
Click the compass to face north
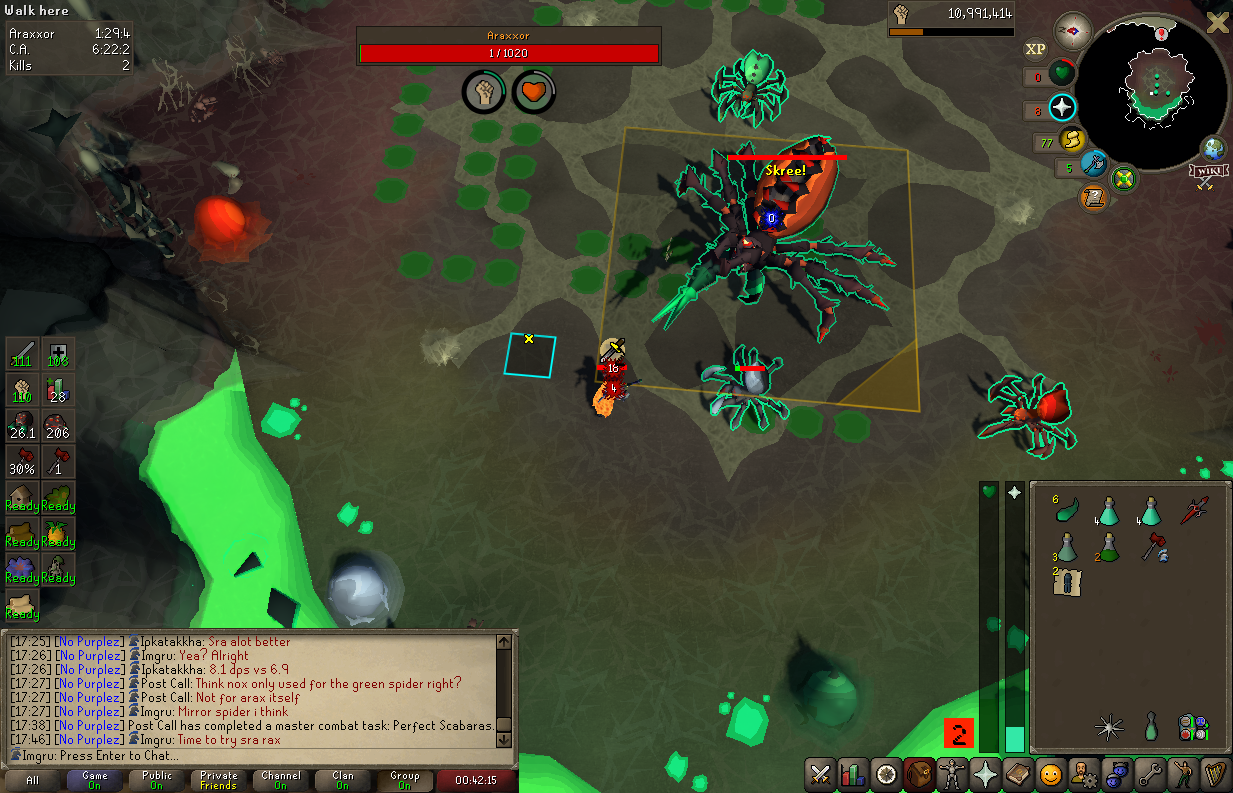pos(1073,31)
